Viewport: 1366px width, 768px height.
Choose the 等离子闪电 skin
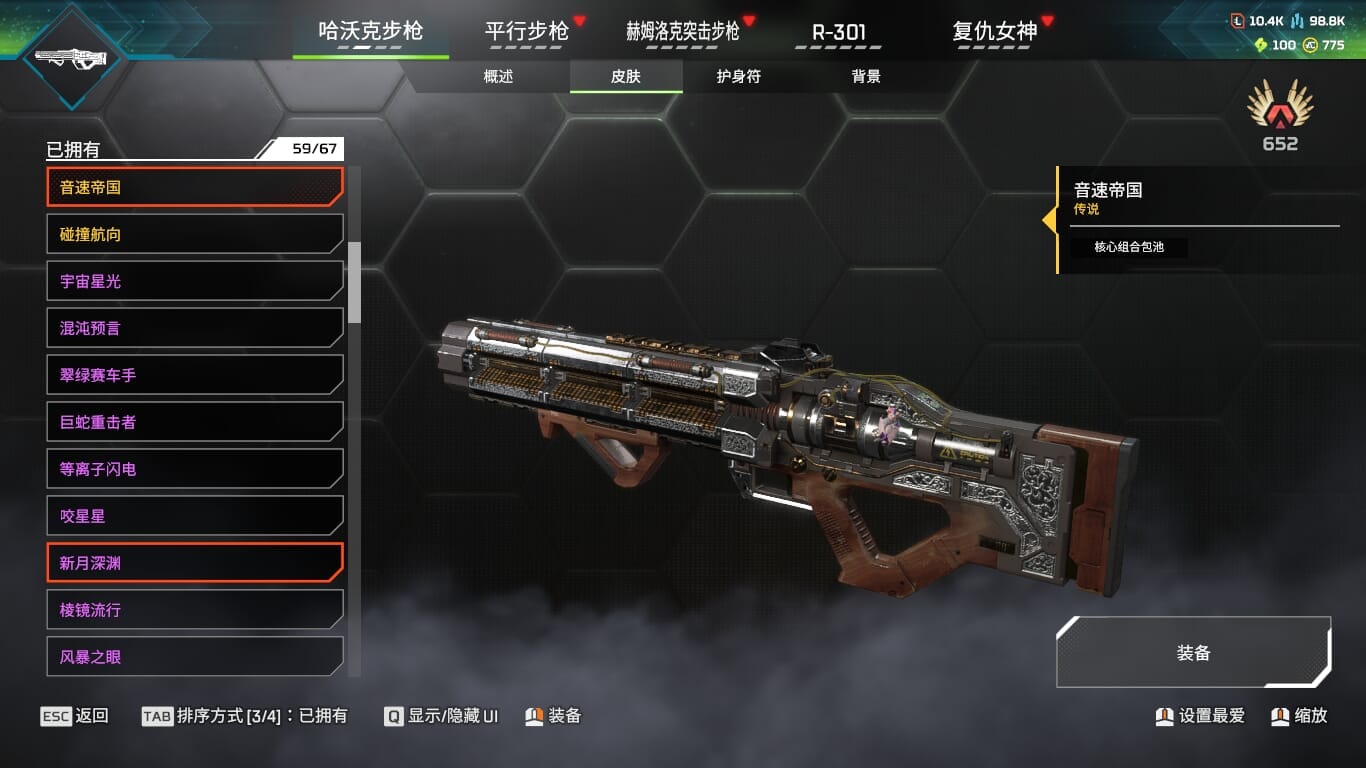195,469
